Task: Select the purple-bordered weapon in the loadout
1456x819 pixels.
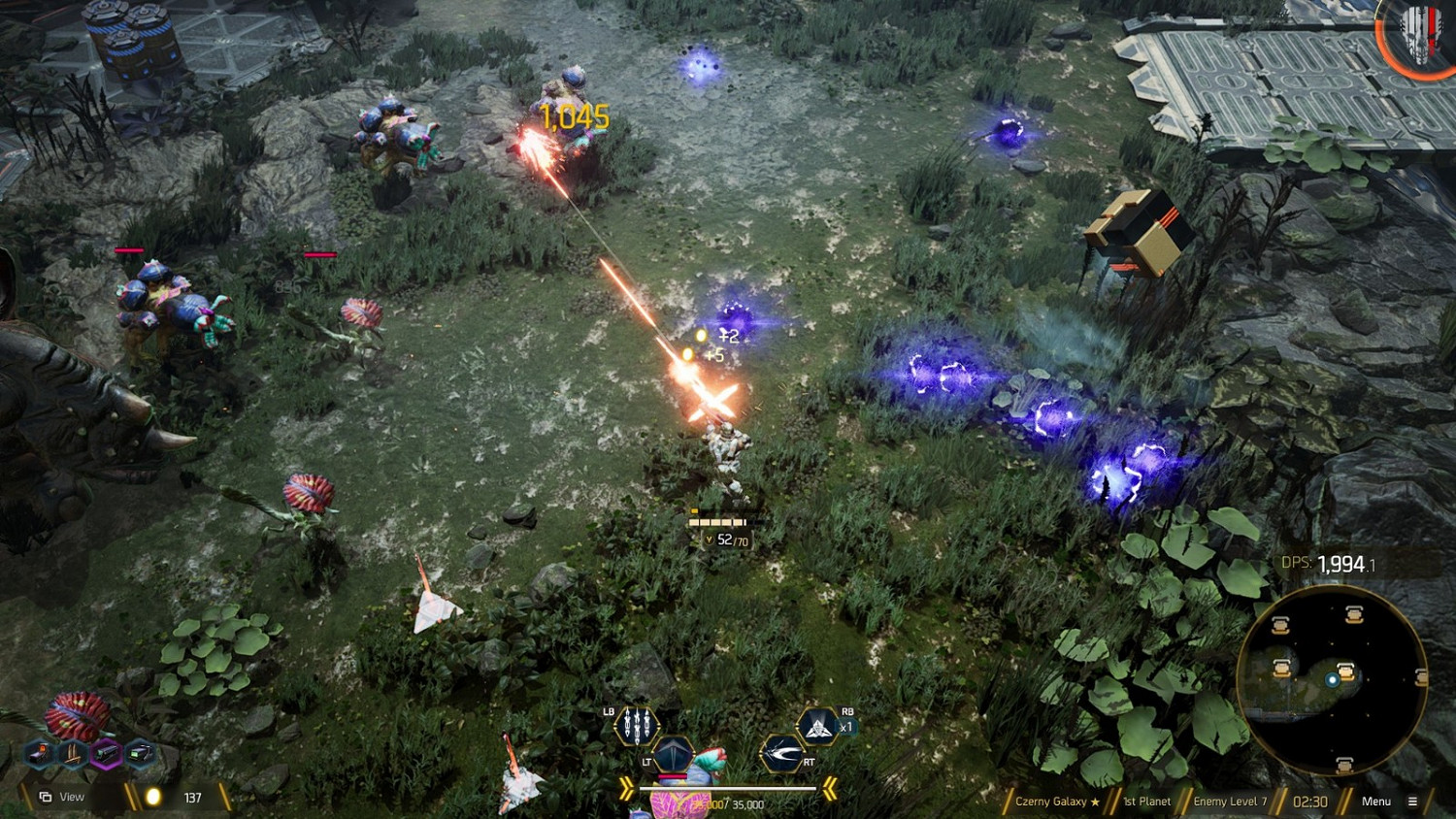Action: tap(107, 752)
